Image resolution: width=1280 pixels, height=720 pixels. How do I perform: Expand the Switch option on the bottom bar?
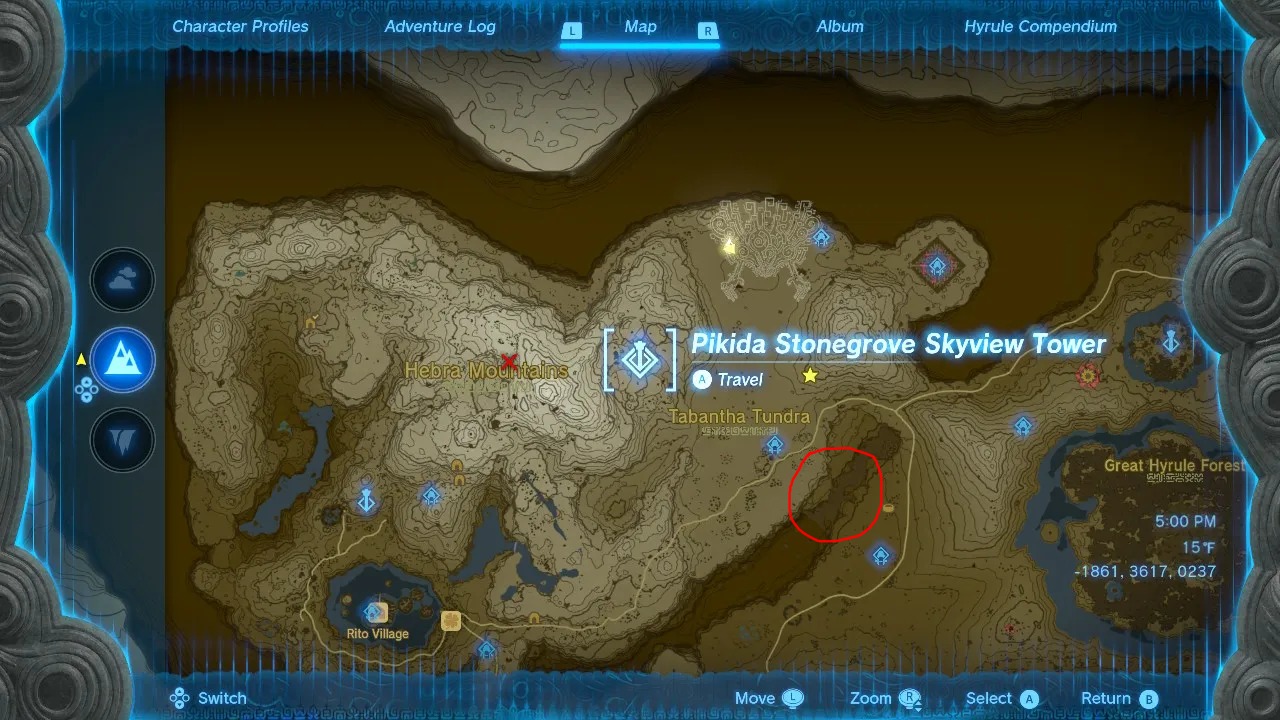(x=207, y=698)
